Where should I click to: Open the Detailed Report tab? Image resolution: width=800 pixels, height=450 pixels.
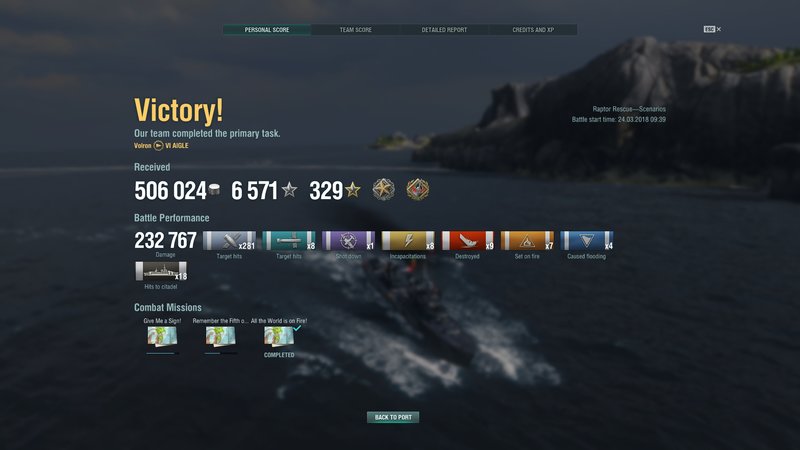tap(444, 30)
